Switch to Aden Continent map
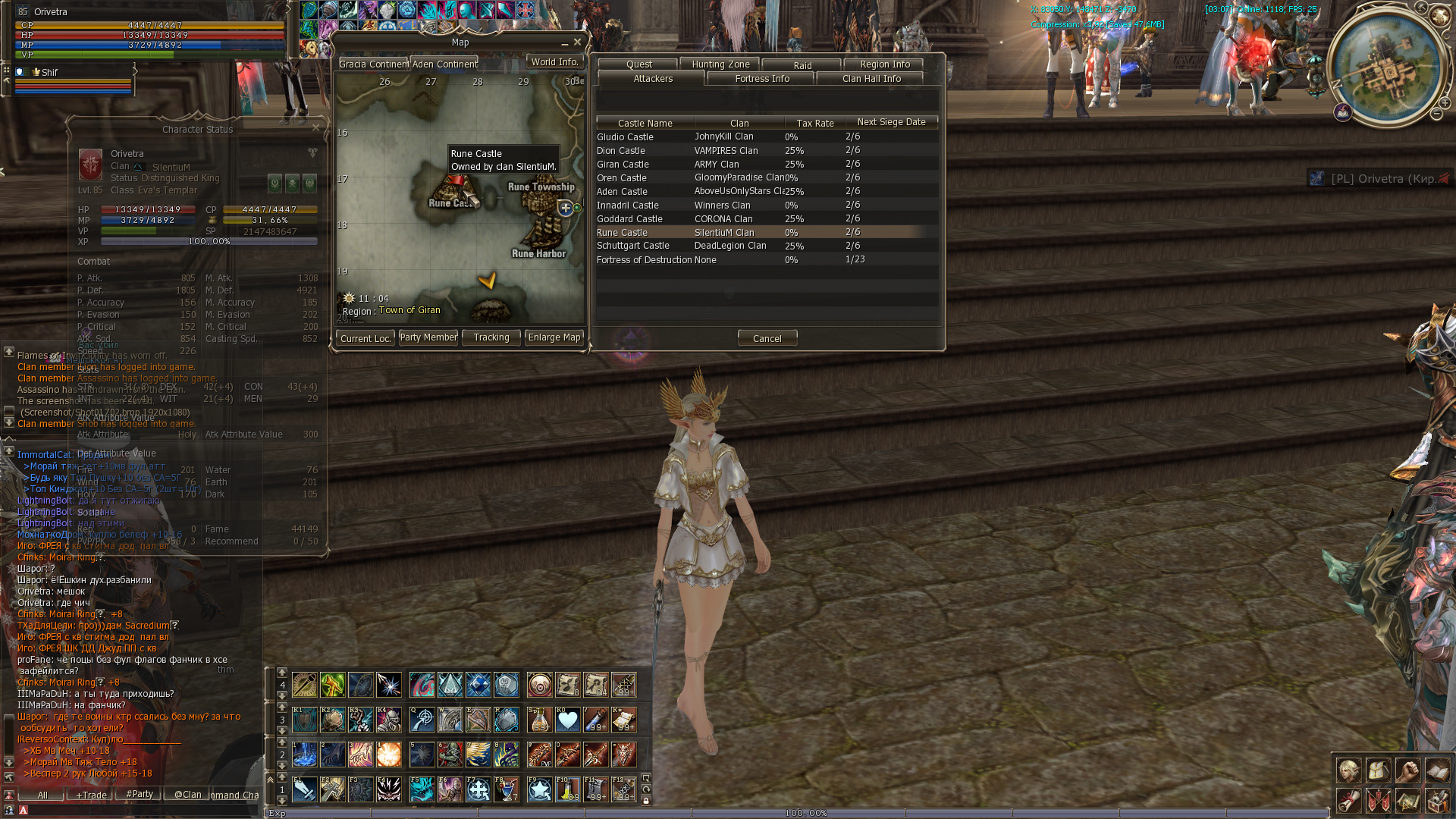The width and height of the screenshot is (1456, 819). click(444, 64)
